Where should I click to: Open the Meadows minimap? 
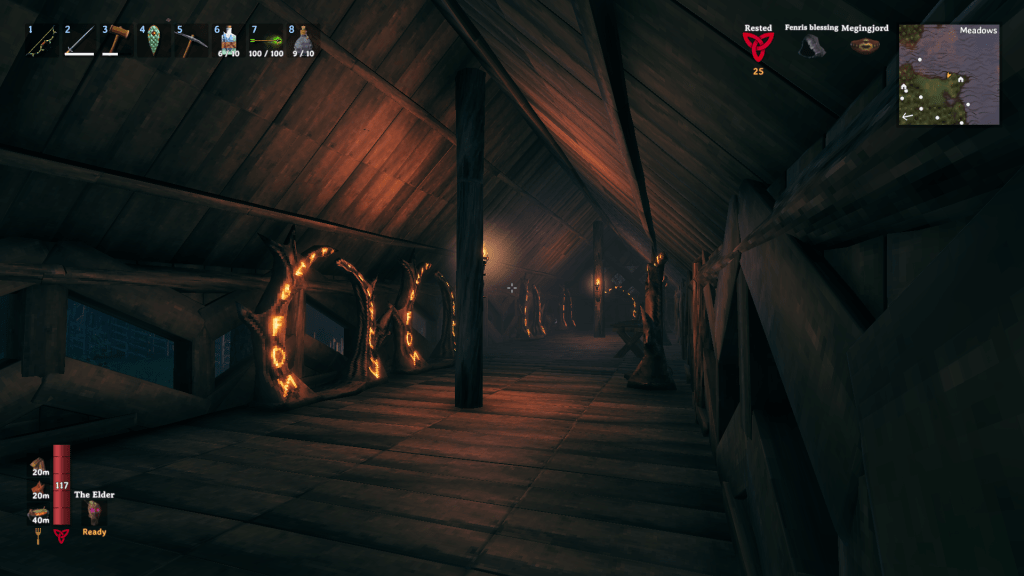[x=949, y=75]
